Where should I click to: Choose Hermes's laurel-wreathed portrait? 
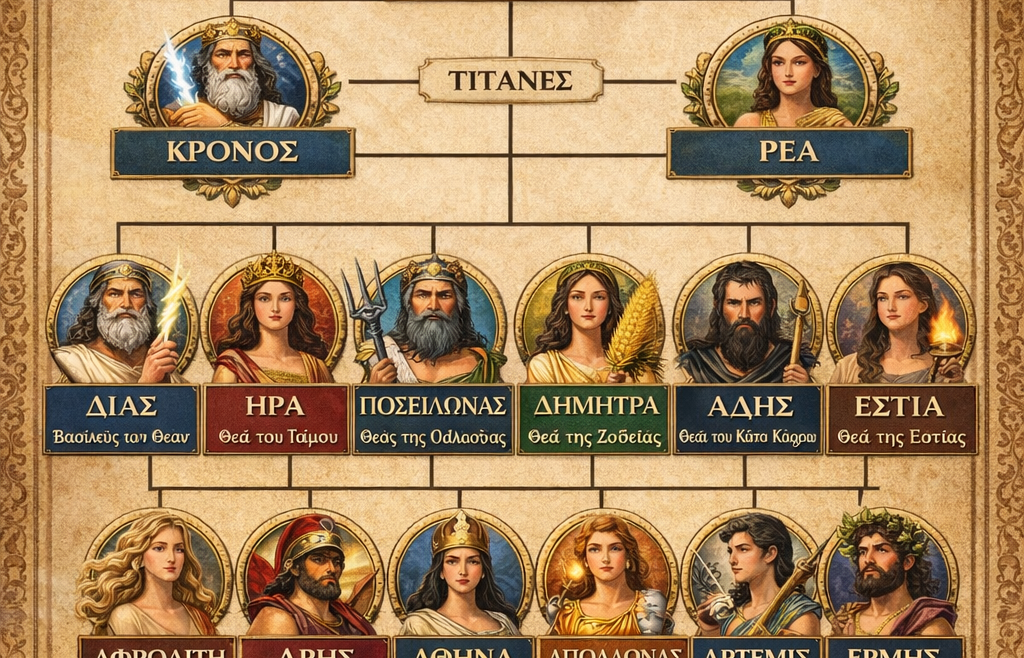point(890,572)
